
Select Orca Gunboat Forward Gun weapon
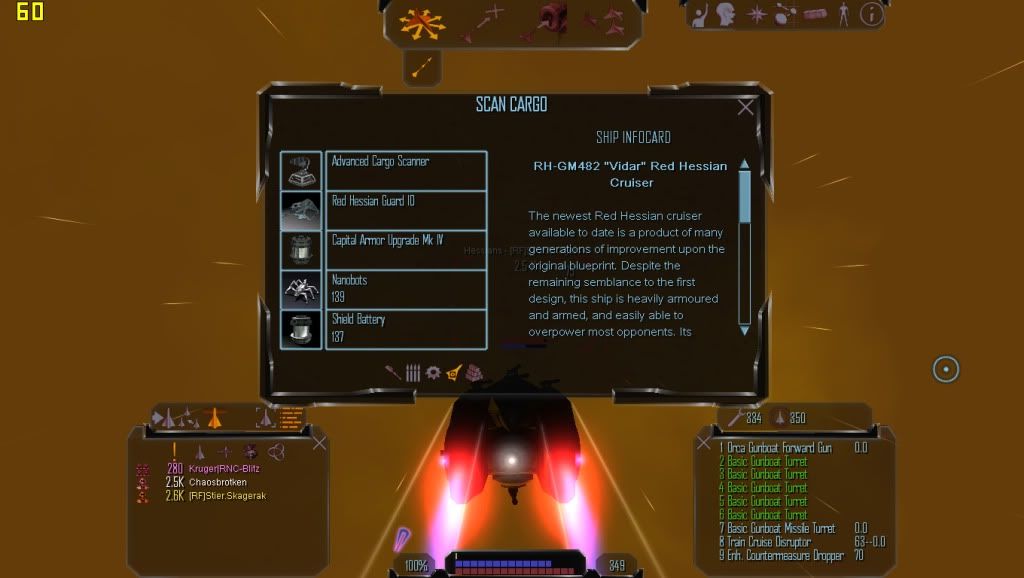click(778, 448)
